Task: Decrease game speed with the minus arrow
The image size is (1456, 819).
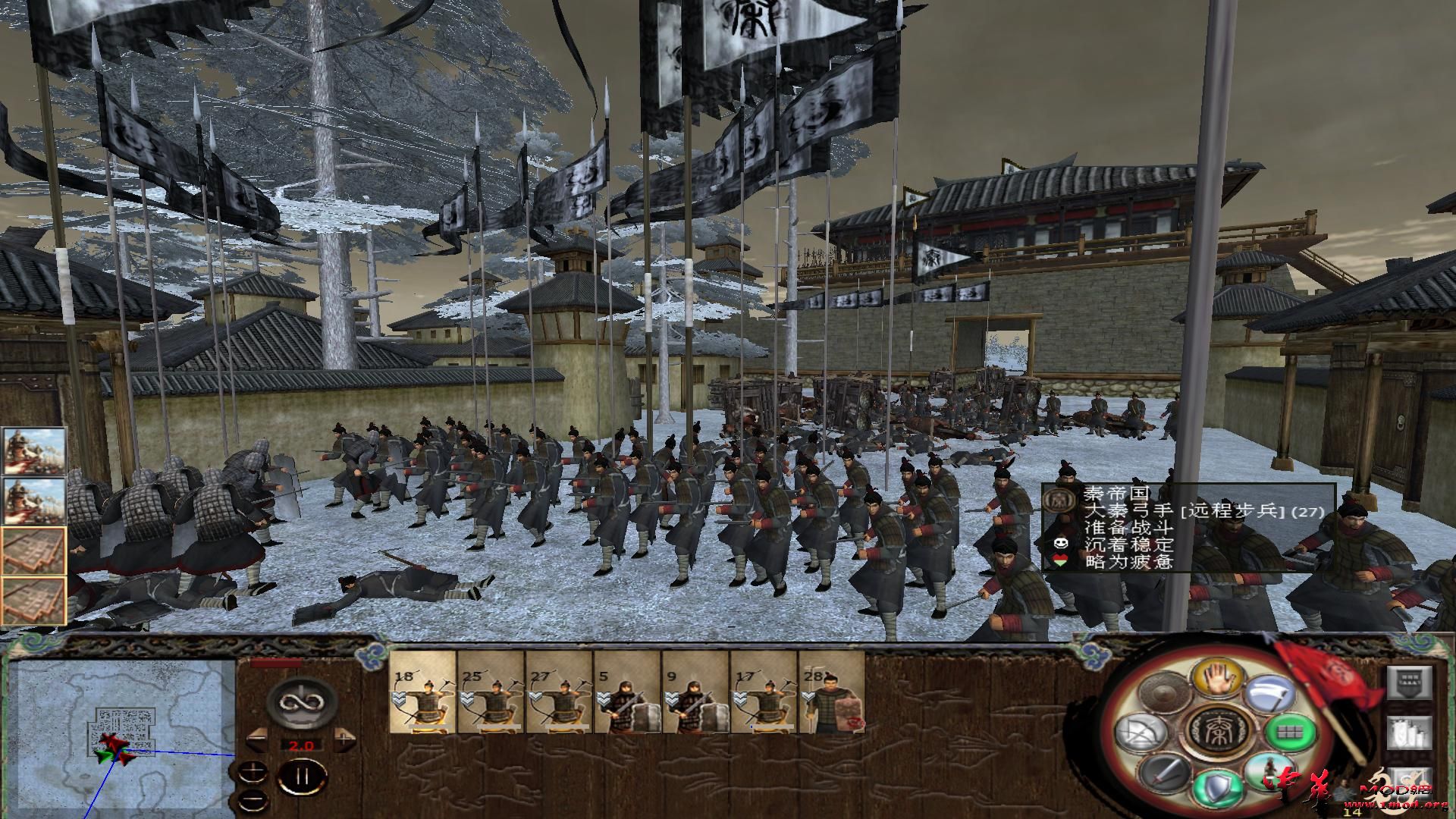Action: 257,739
